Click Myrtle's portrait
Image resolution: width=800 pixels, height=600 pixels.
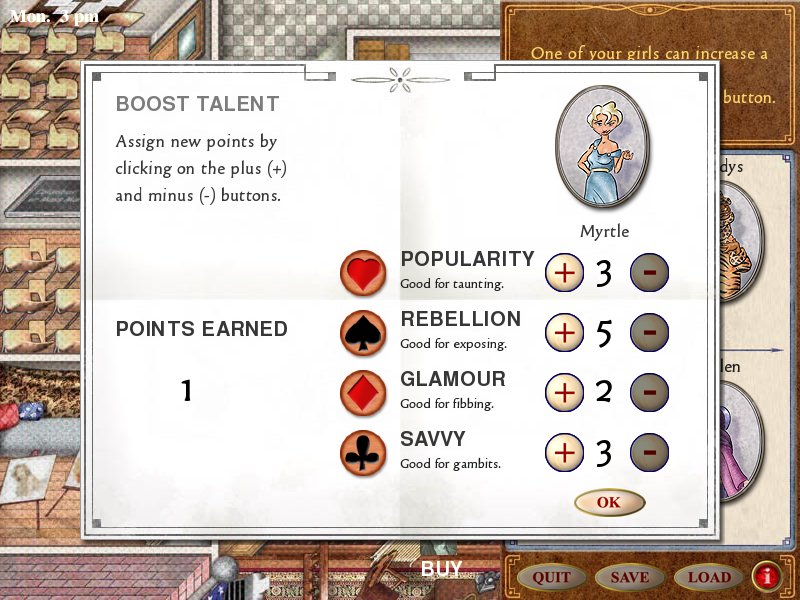click(x=603, y=147)
